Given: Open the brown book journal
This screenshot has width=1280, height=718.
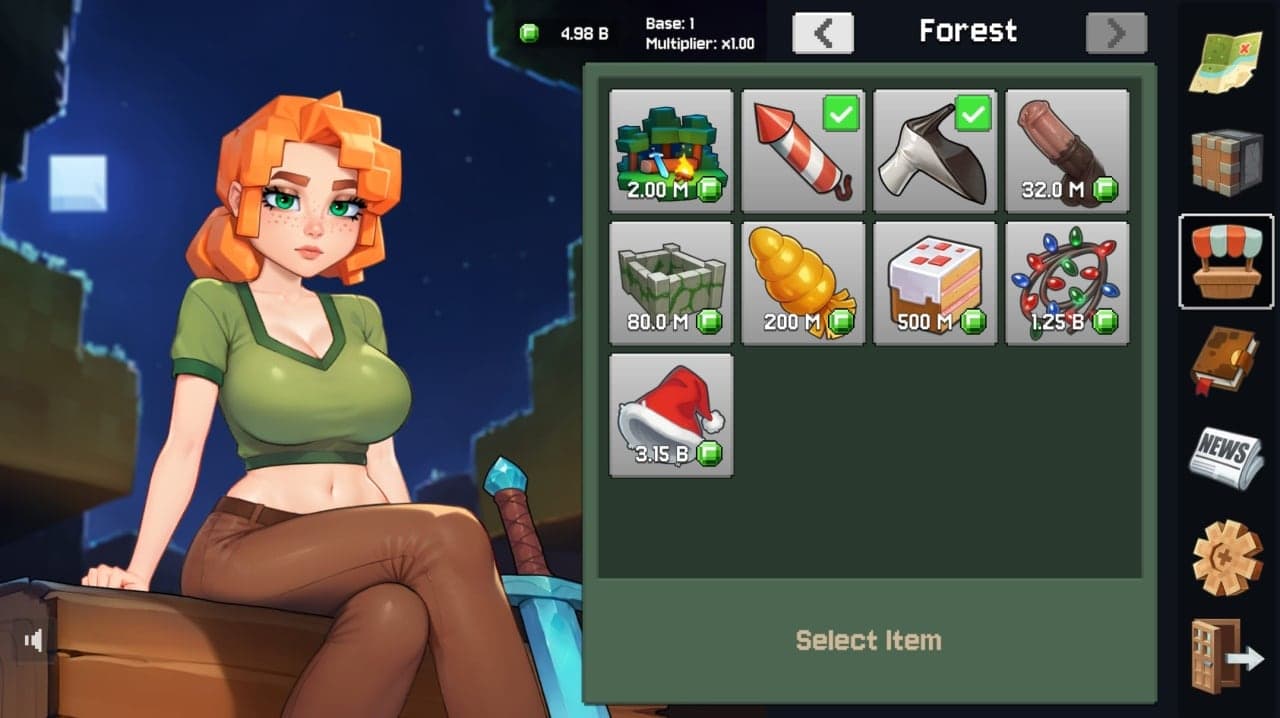Looking at the screenshot, I should [x=1225, y=360].
